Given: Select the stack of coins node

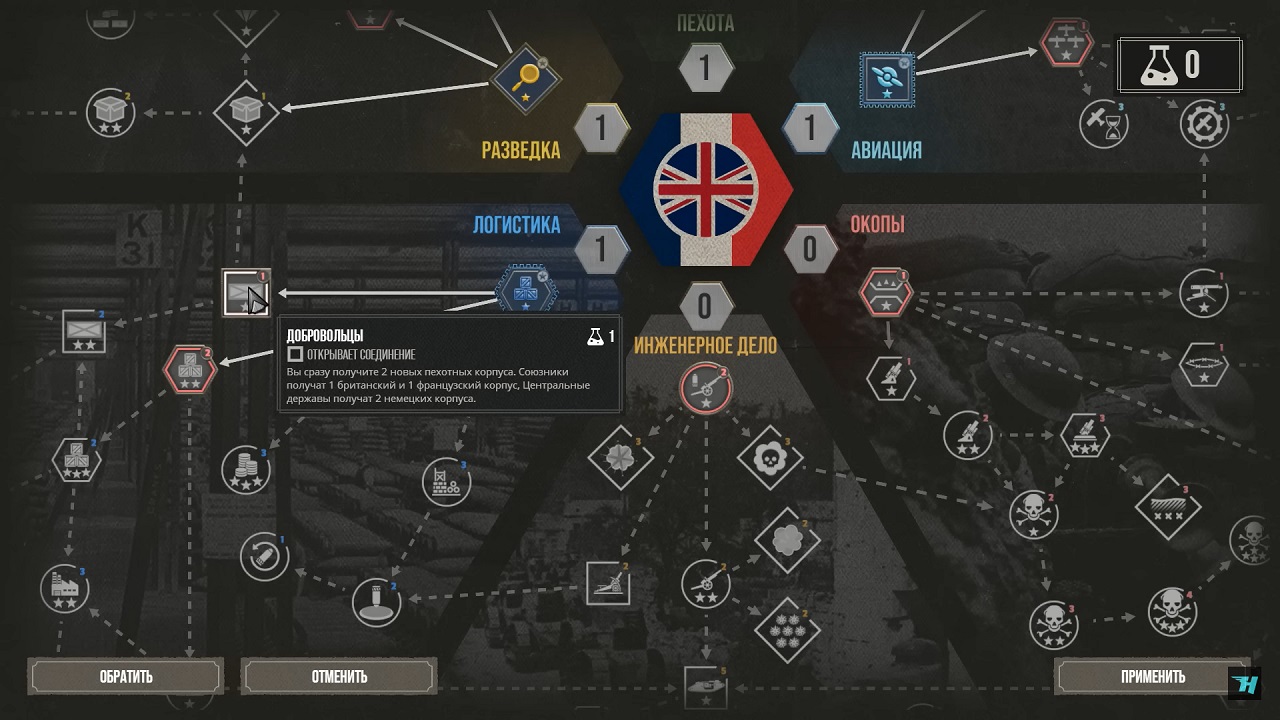Looking at the screenshot, I should point(246,470).
